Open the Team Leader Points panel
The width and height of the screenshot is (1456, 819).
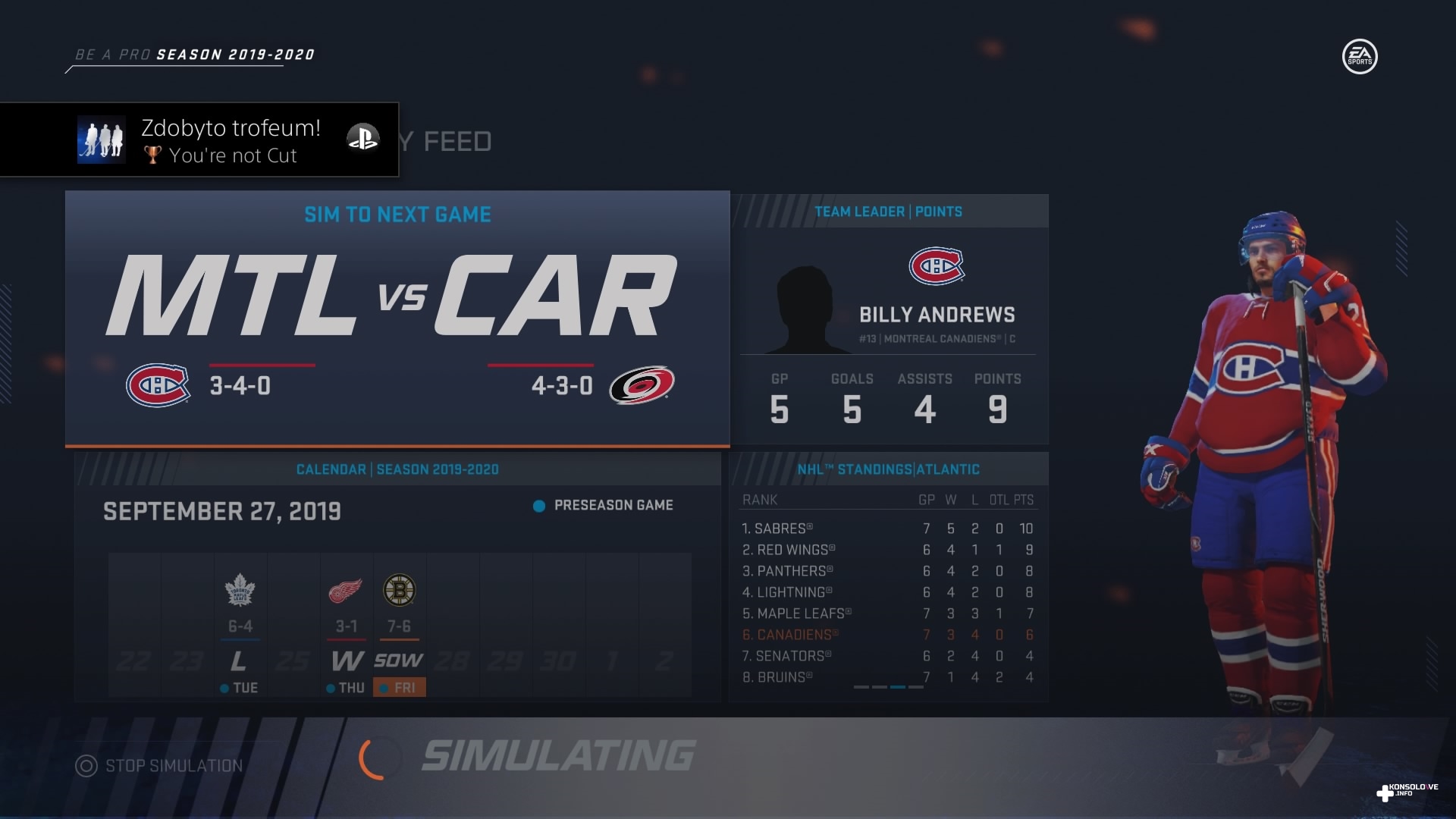(889, 318)
